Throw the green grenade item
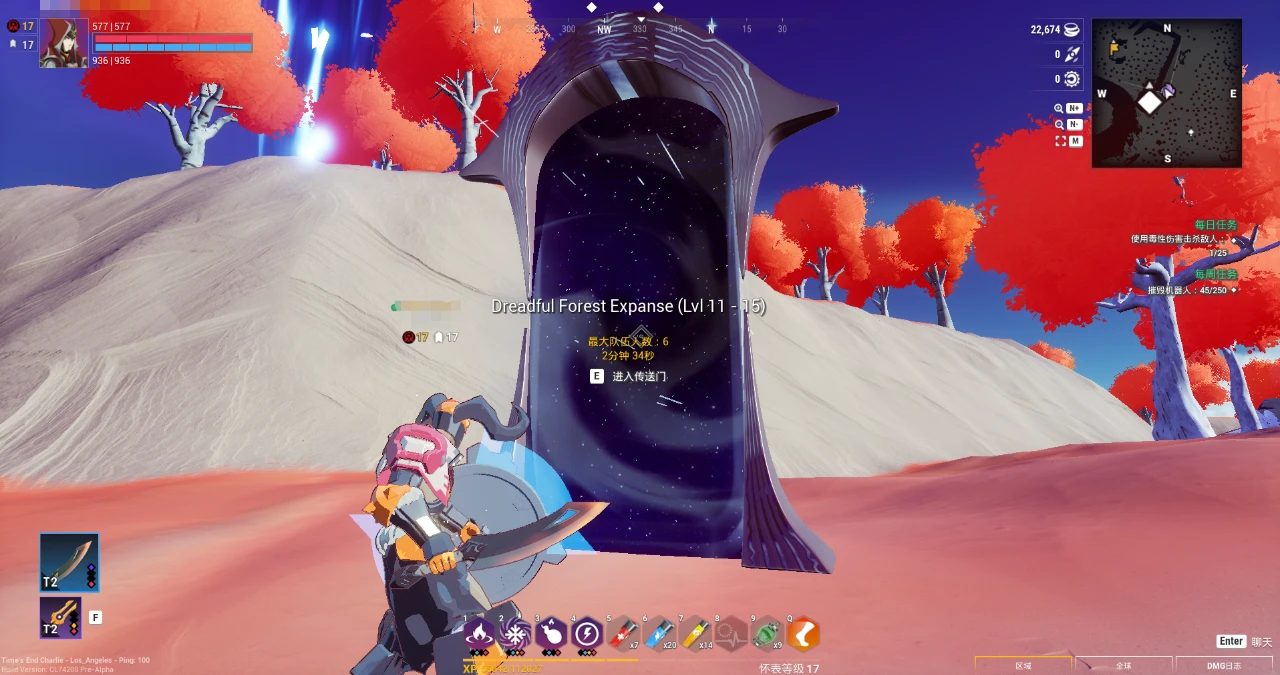 [767, 633]
